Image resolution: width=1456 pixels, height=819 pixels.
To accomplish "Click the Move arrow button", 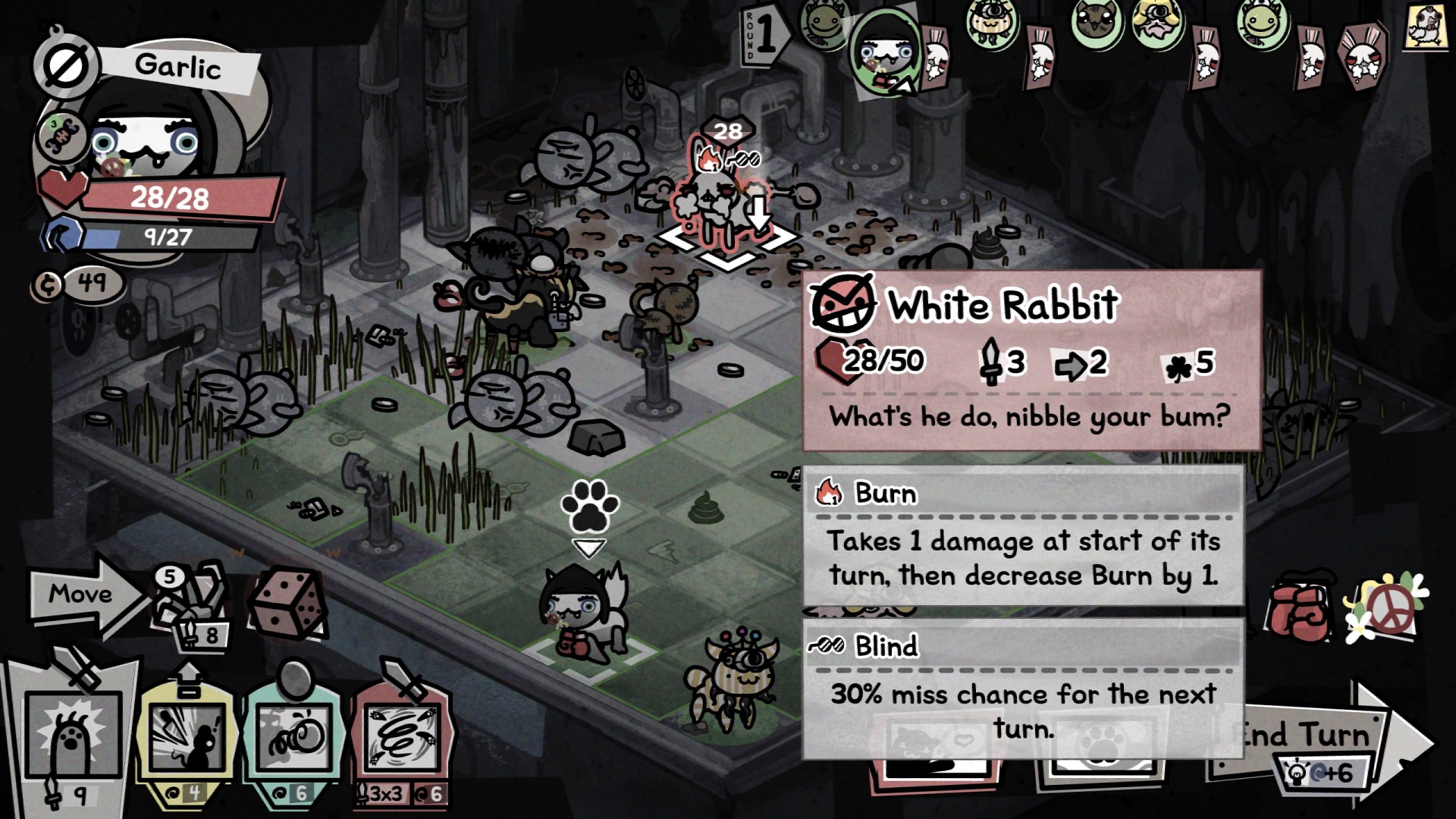I will (82, 595).
